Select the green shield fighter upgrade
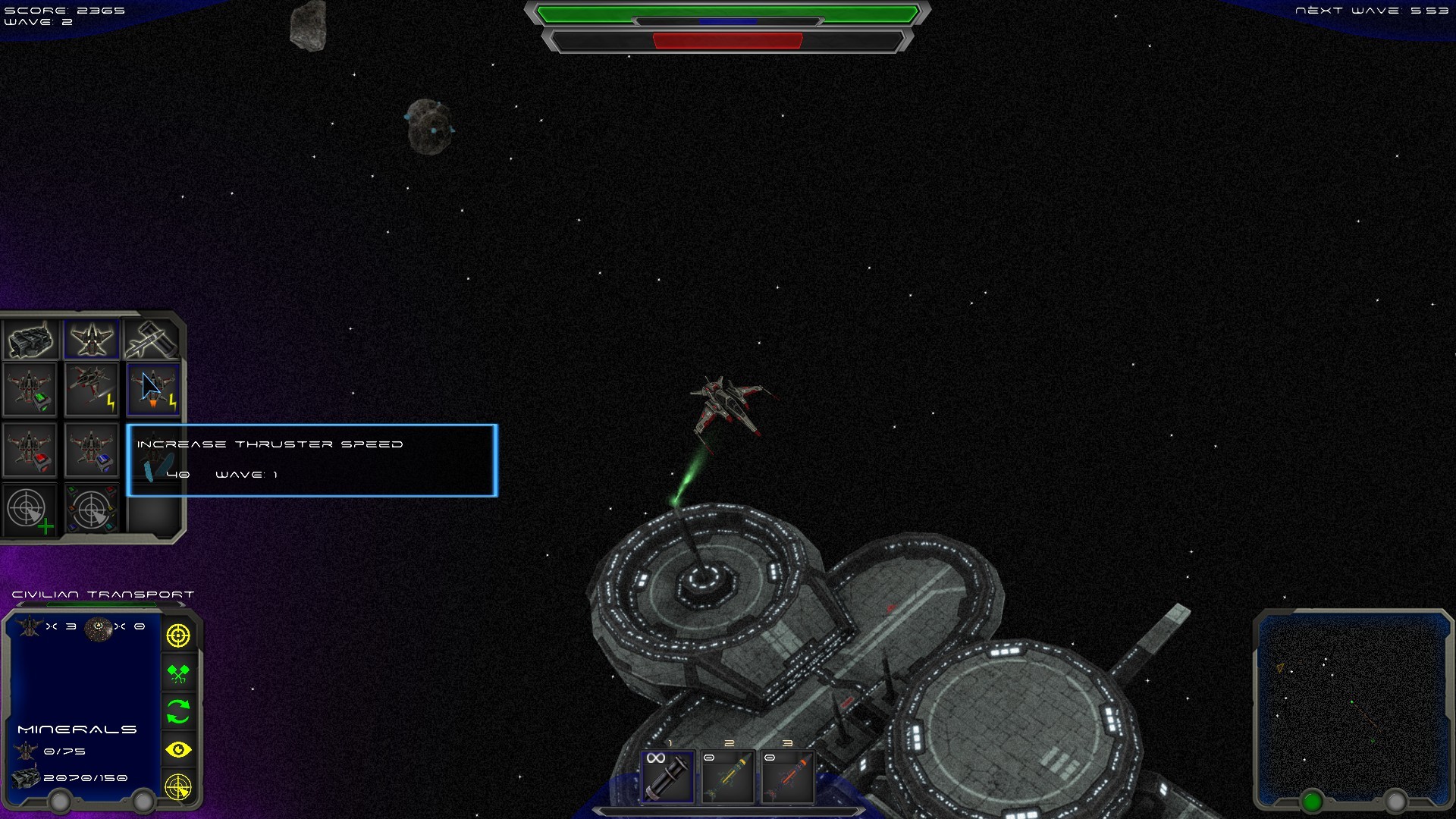1456x819 pixels. tap(30, 389)
